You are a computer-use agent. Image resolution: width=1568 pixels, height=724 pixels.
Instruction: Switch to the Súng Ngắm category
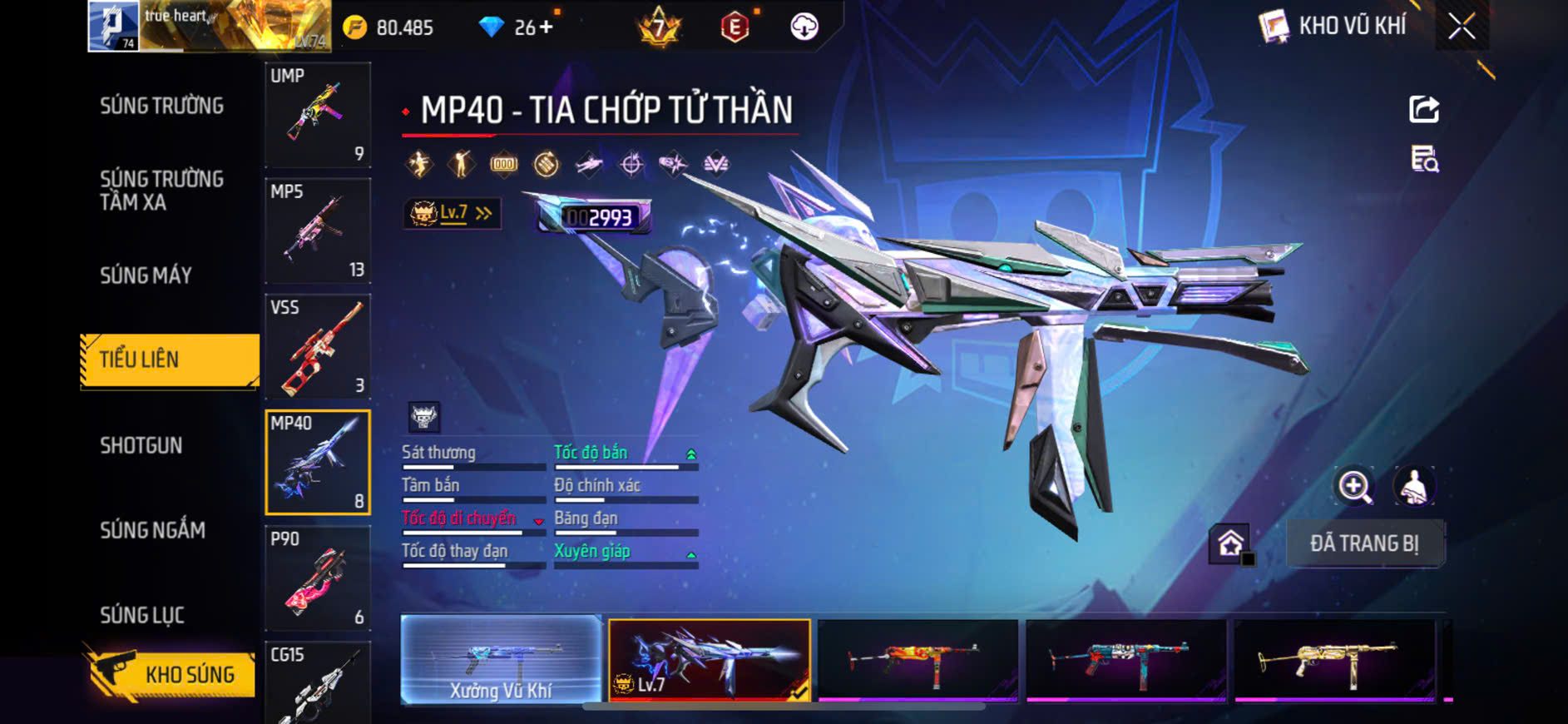tap(153, 530)
